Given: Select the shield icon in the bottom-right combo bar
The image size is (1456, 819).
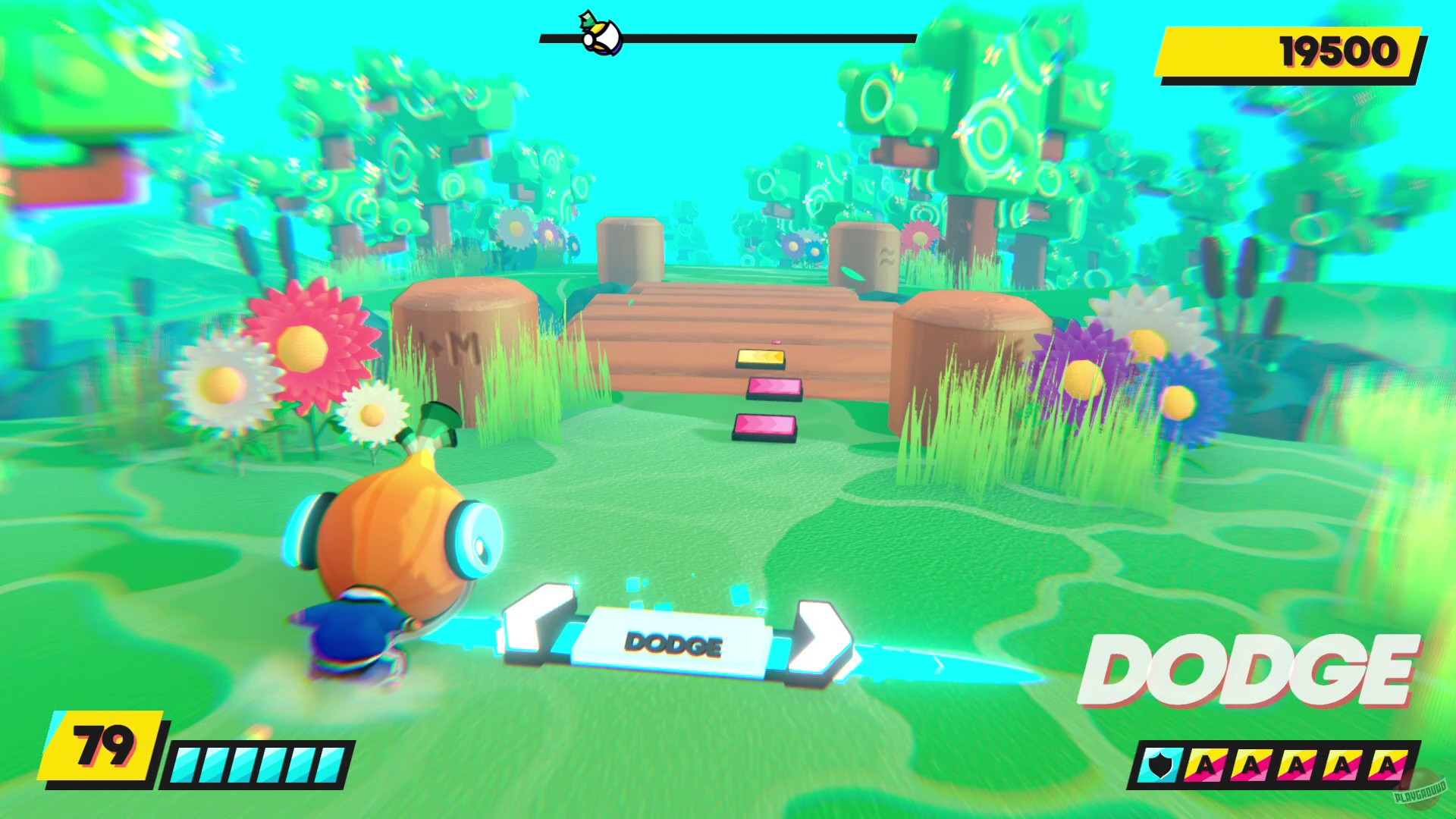Looking at the screenshot, I should click(1162, 767).
